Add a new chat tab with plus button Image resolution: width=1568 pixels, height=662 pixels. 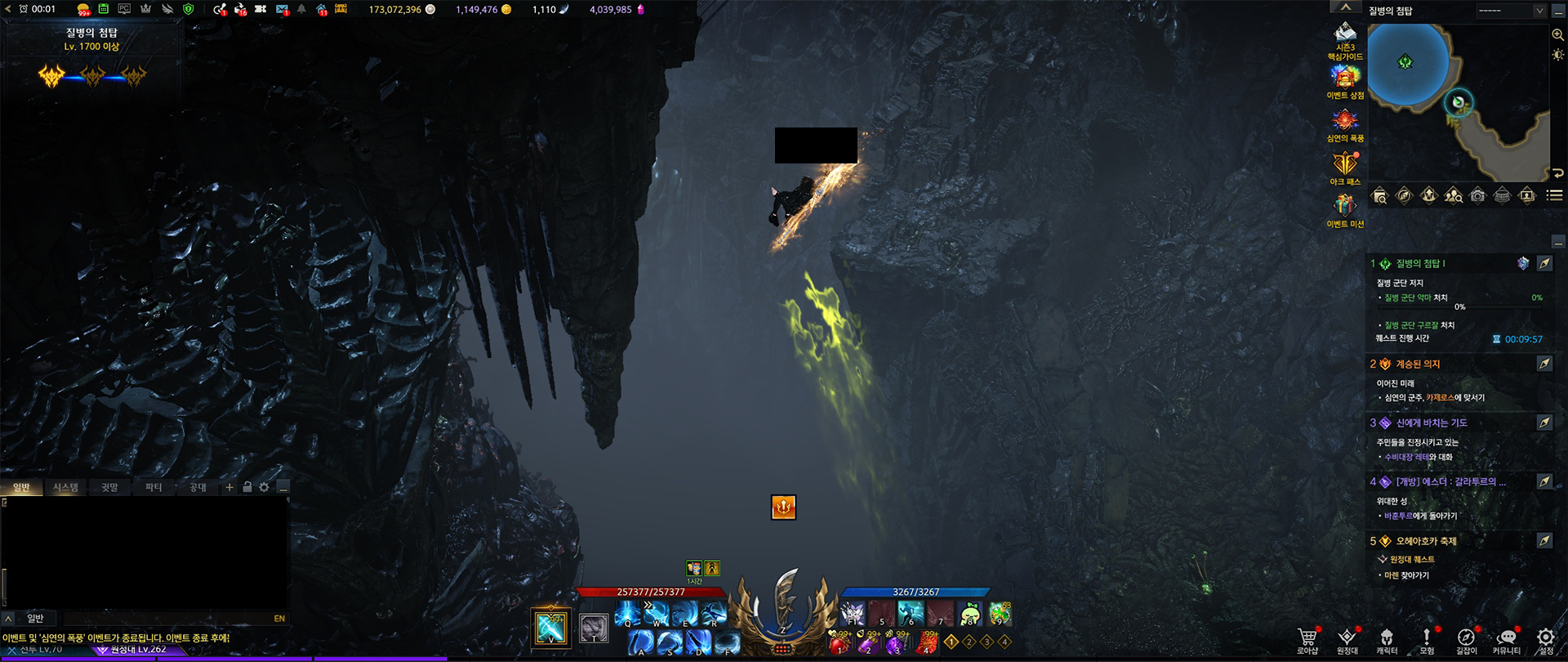pos(229,487)
